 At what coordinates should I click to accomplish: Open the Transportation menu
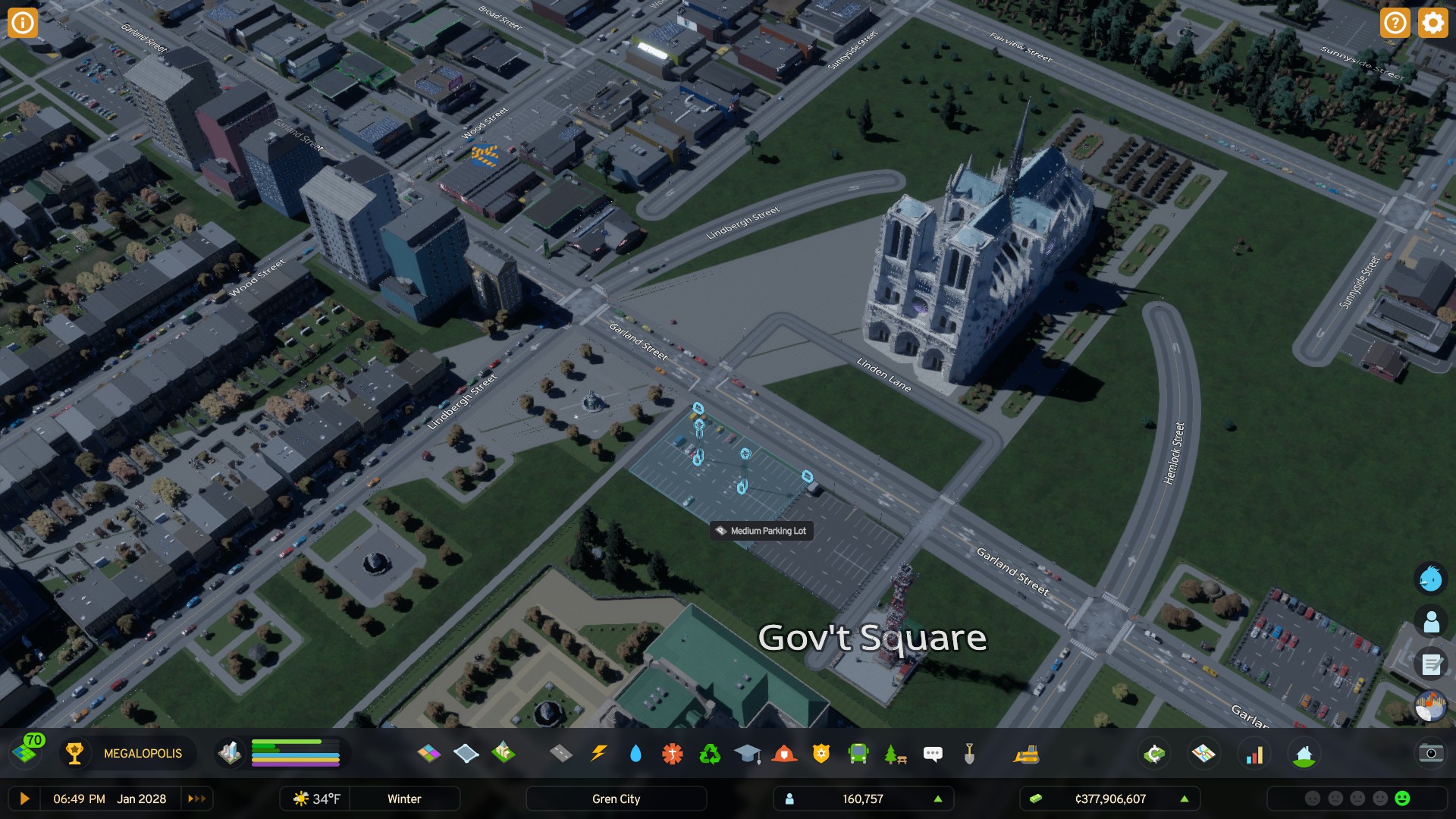pos(859,753)
